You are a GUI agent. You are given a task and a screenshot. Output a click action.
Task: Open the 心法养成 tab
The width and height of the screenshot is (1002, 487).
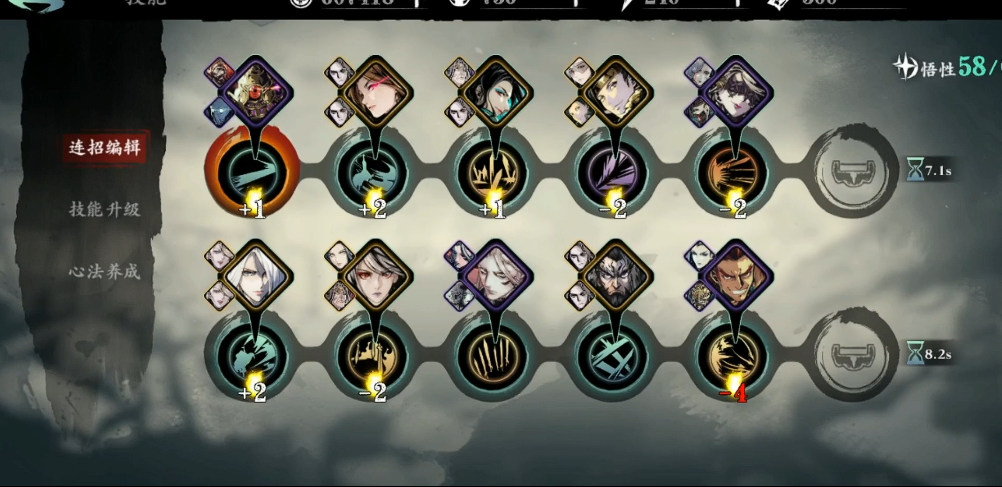(x=104, y=271)
